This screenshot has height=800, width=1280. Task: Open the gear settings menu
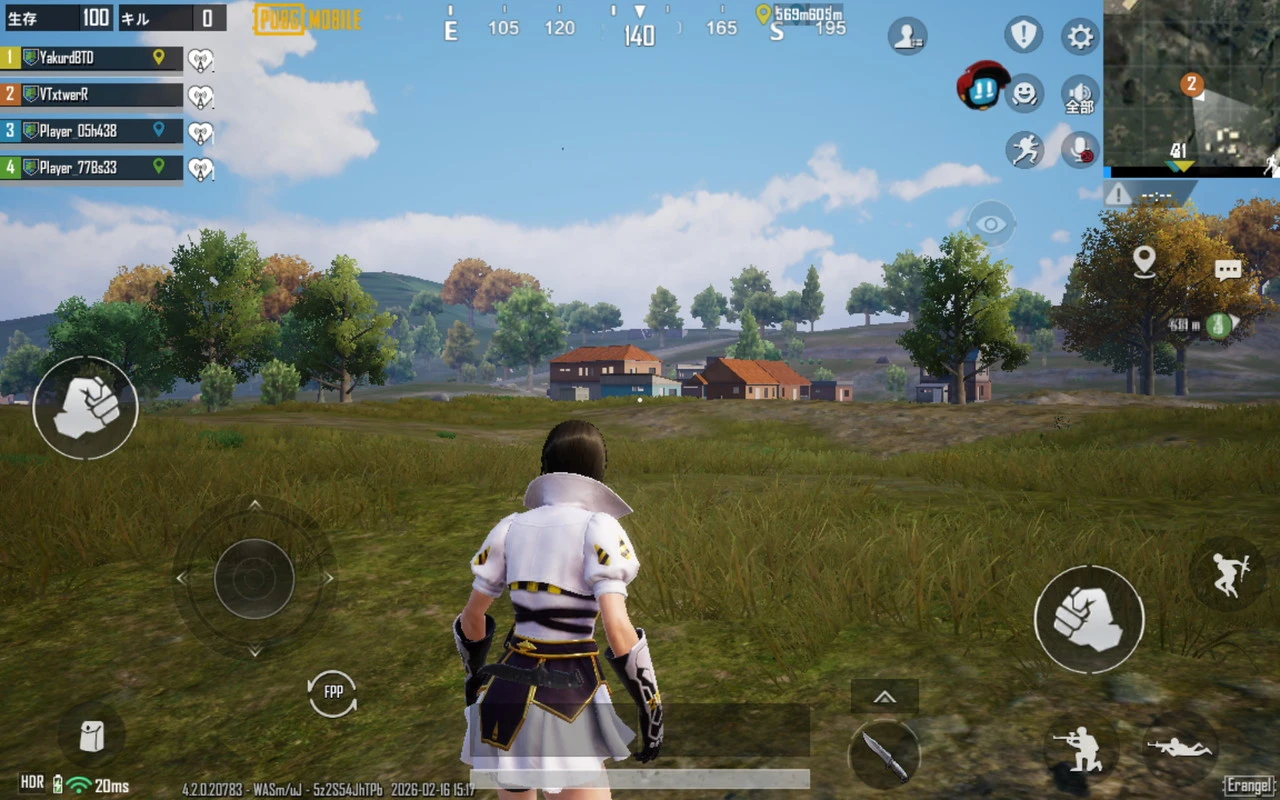tap(1080, 37)
